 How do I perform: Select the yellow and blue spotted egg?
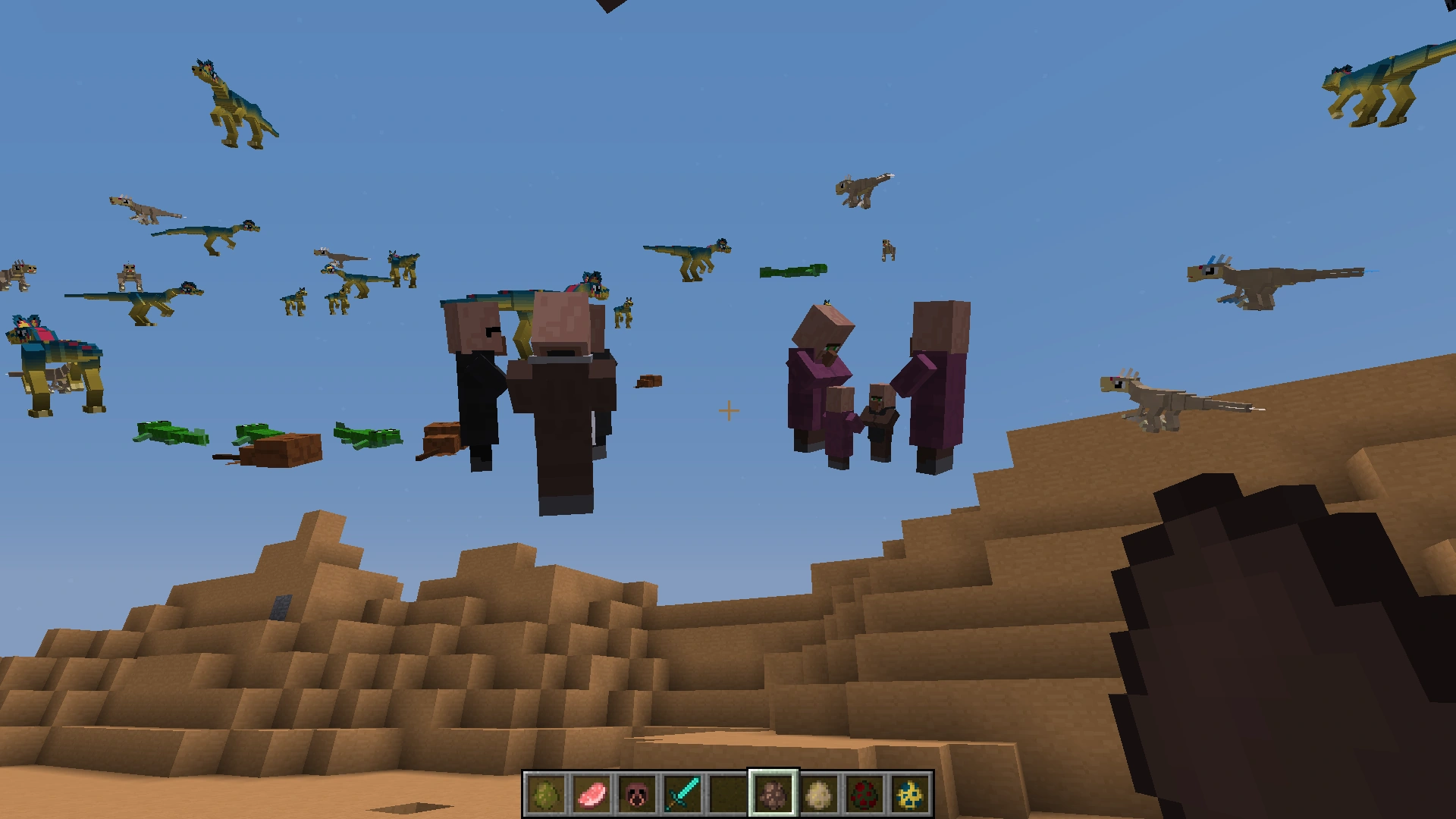pyautogui.click(x=910, y=794)
